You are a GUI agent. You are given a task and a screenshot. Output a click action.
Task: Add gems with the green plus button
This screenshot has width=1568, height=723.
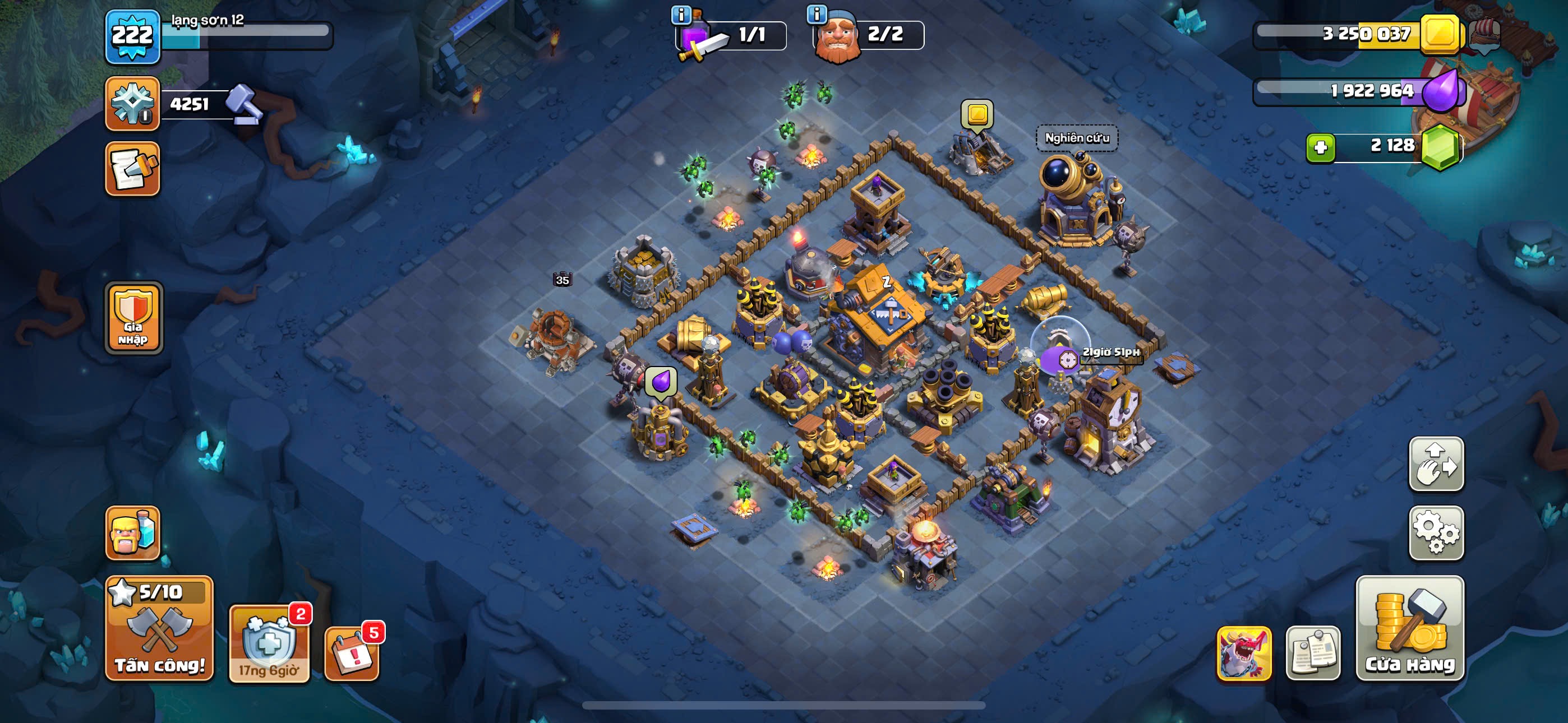click(1320, 147)
